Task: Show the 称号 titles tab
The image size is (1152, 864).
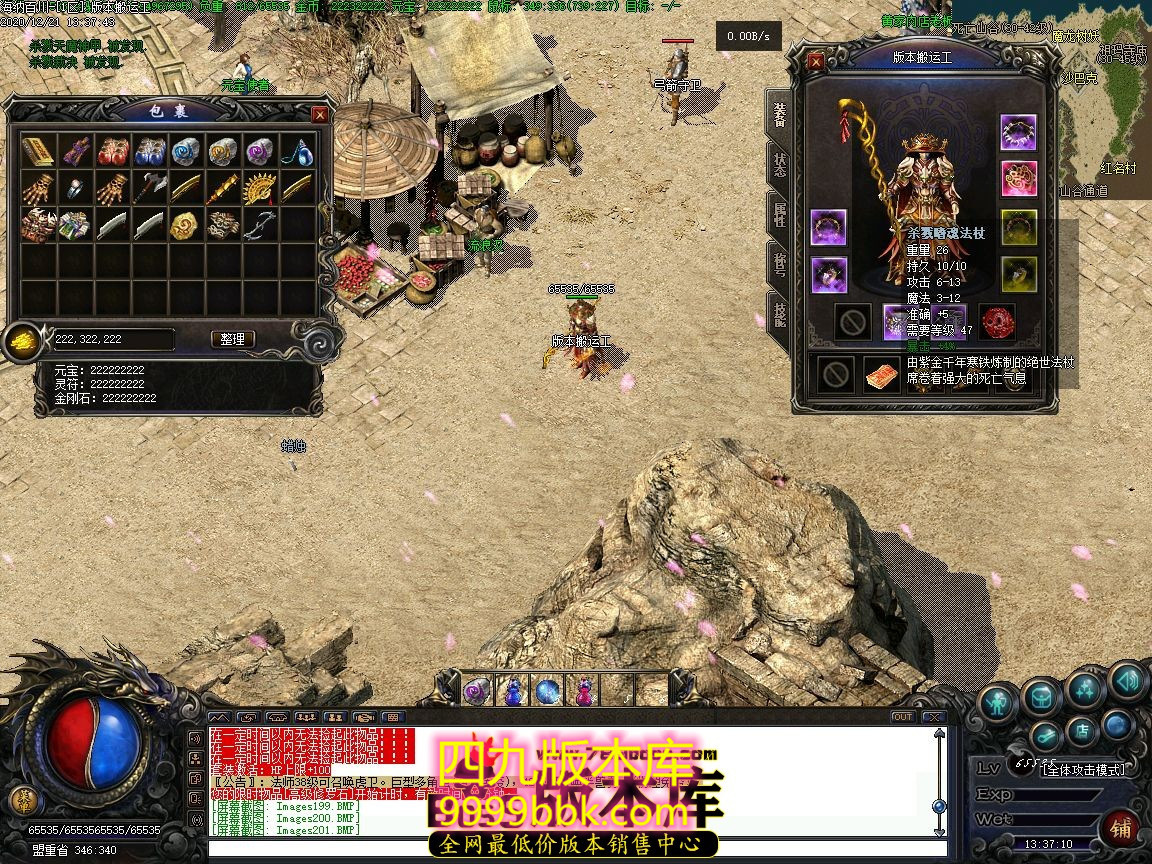Action: coord(779,263)
